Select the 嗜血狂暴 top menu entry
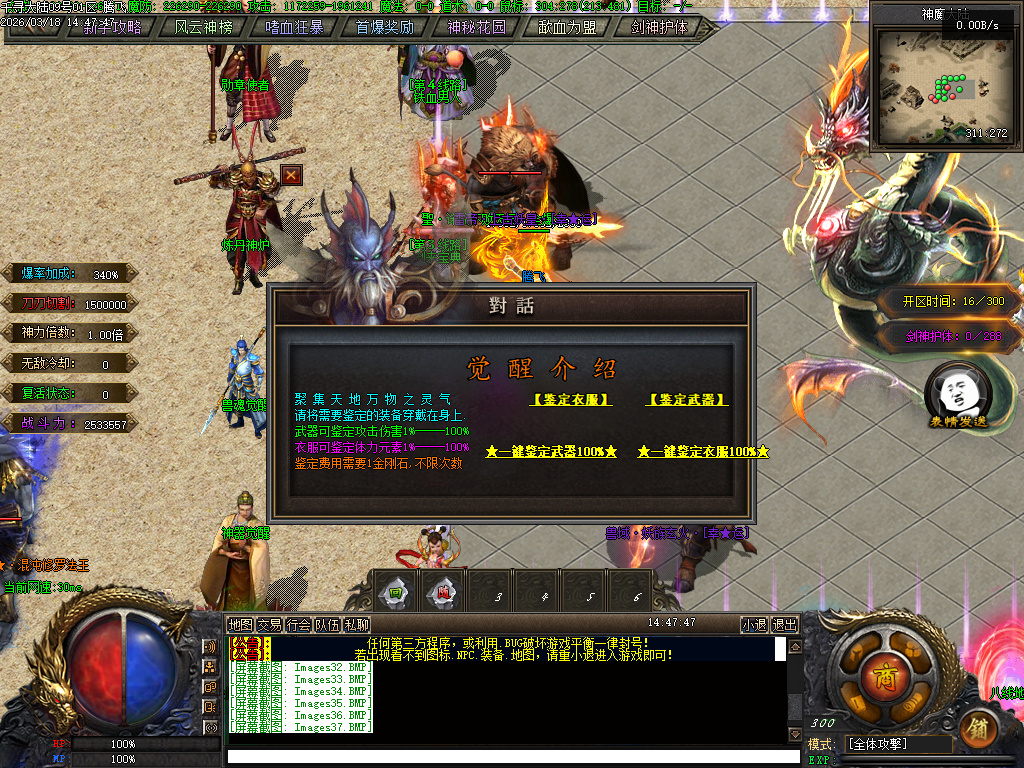1024x768 pixels. tap(294, 27)
